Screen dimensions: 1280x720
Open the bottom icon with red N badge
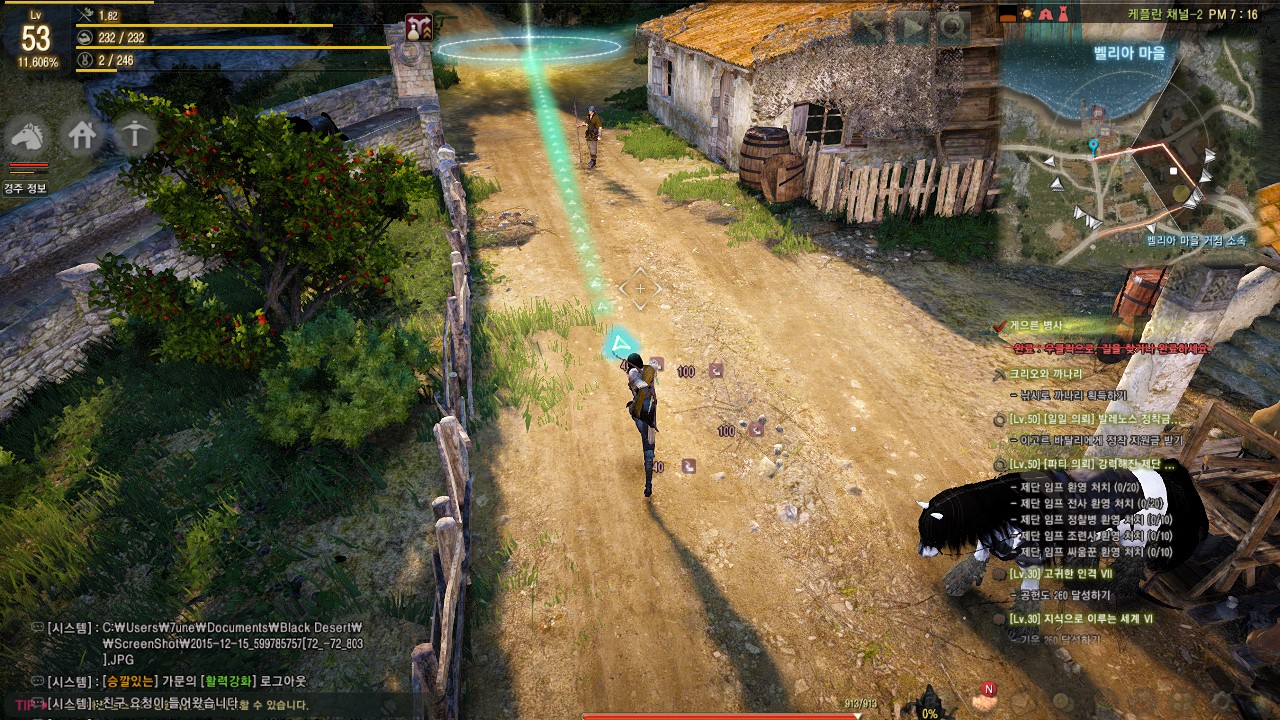coord(985,696)
